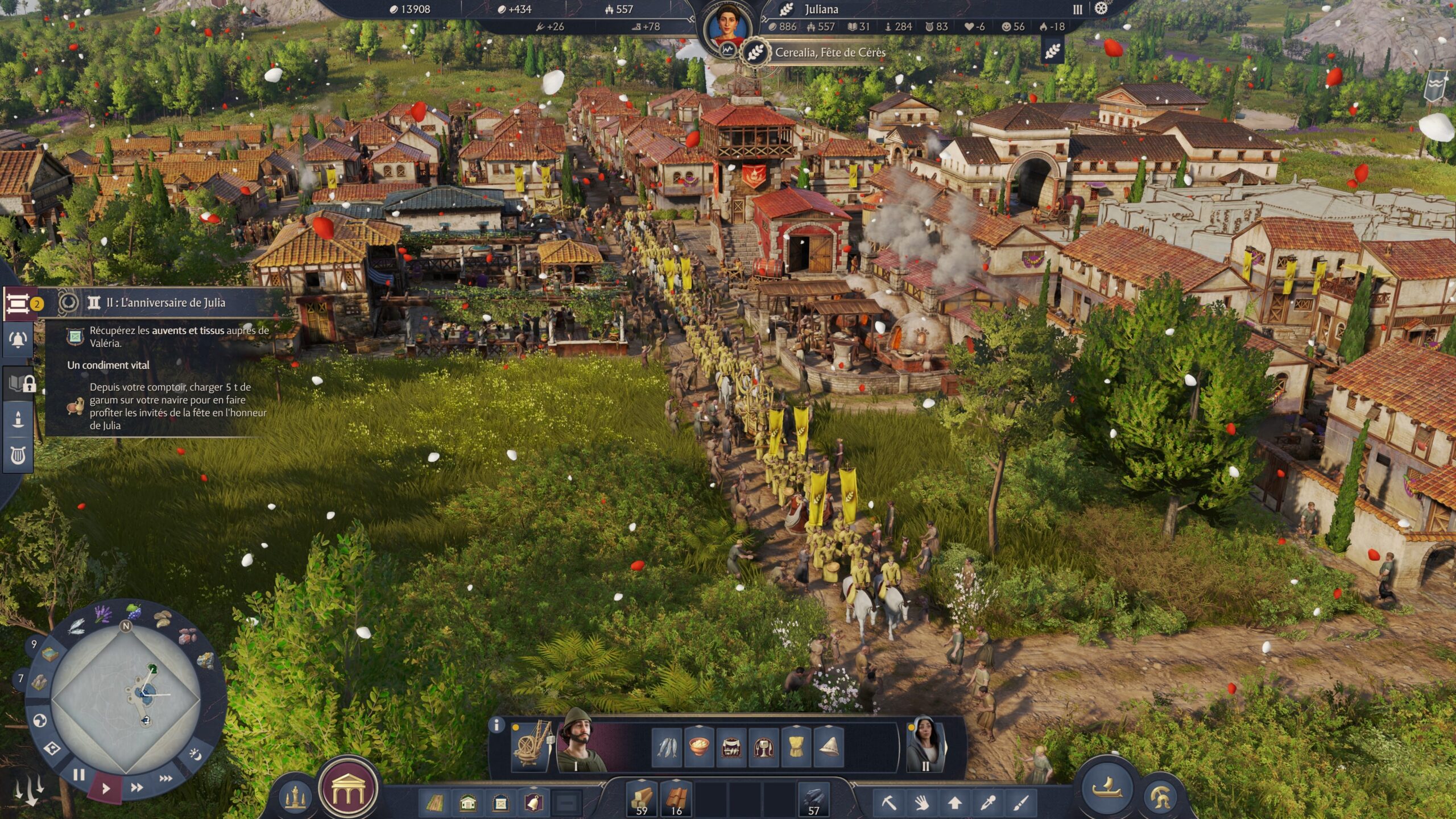The image size is (1456, 819).
Task: Open the temple building menu
Action: click(348, 789)
